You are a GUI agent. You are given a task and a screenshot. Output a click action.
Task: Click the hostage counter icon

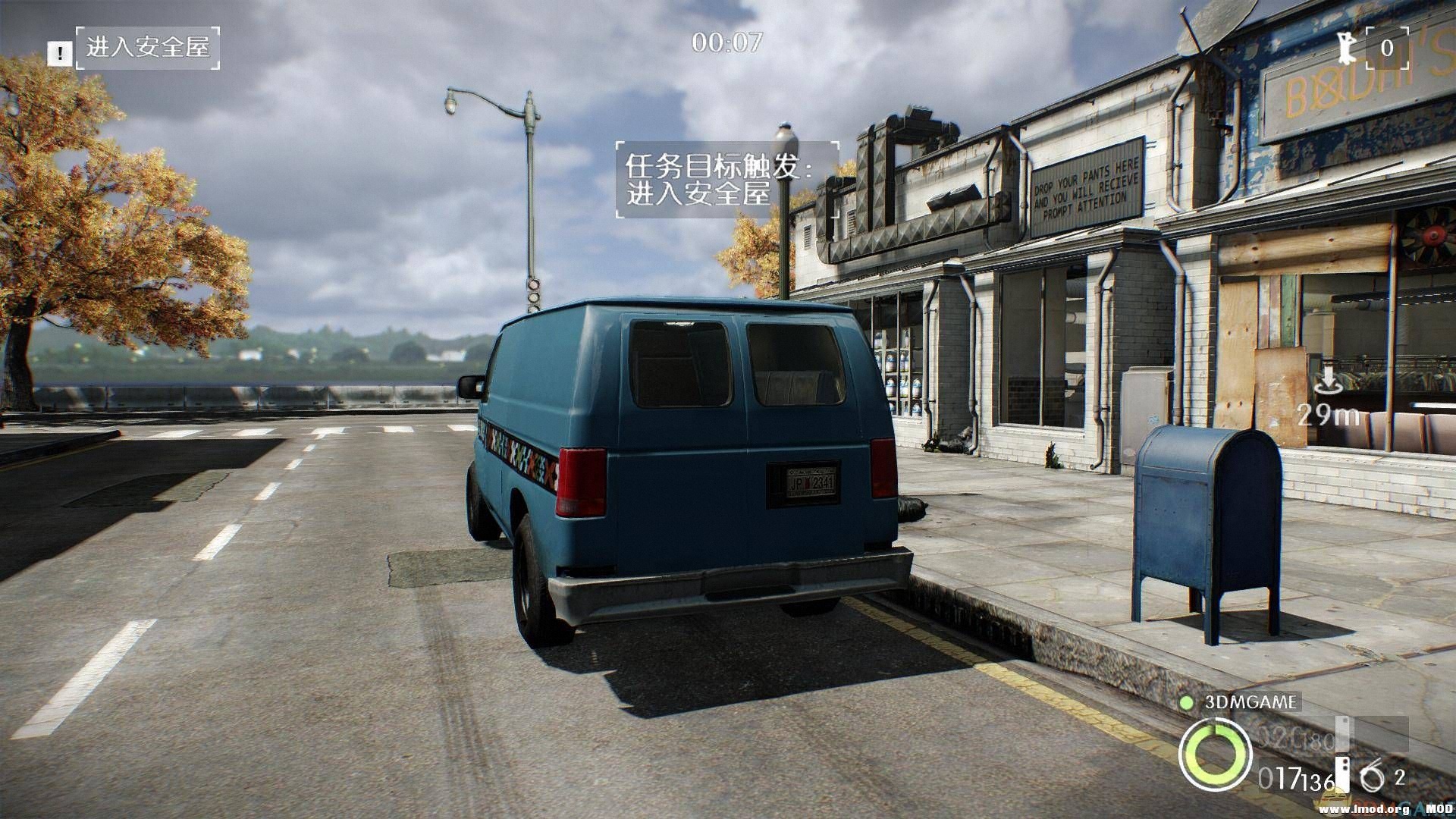pos(1347,48)
